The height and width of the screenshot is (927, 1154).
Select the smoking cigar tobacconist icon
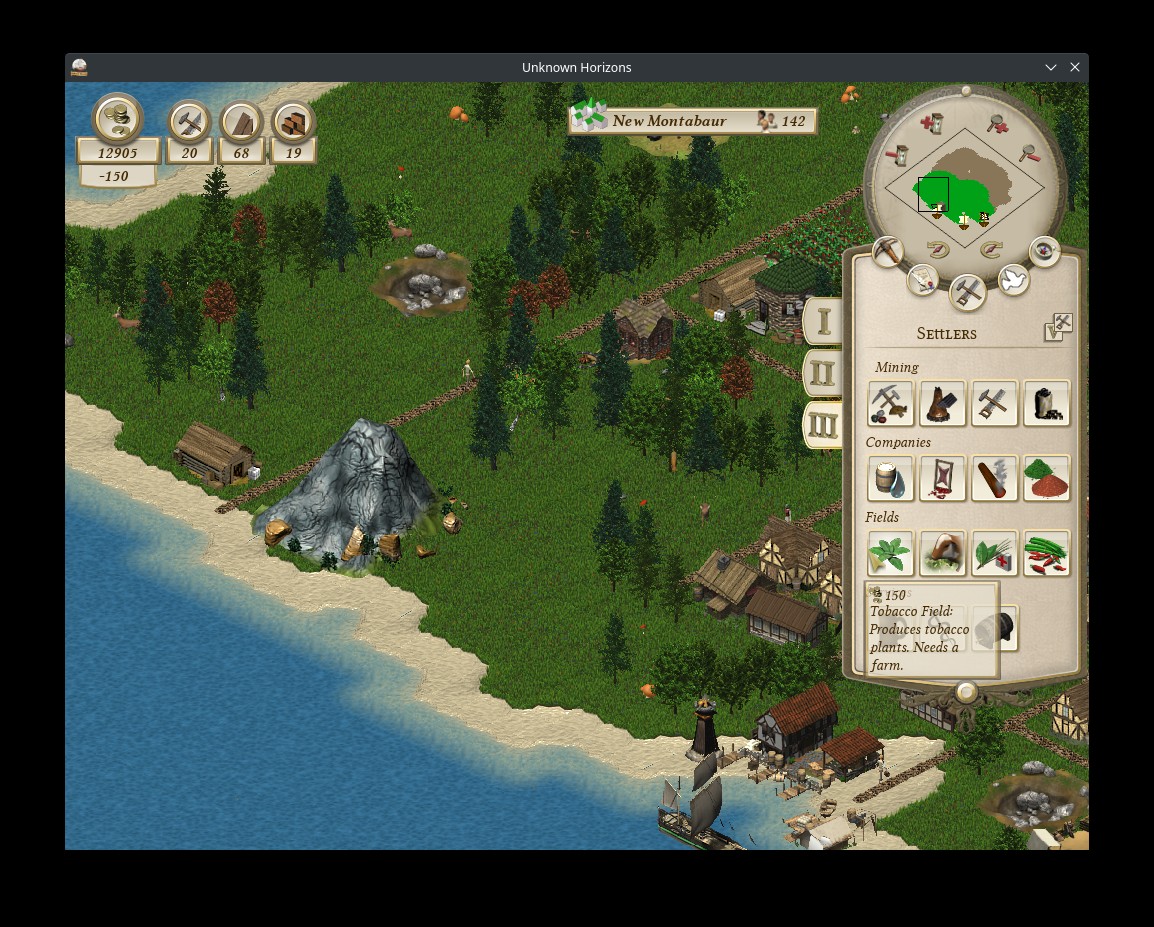(x=994, y=478)
